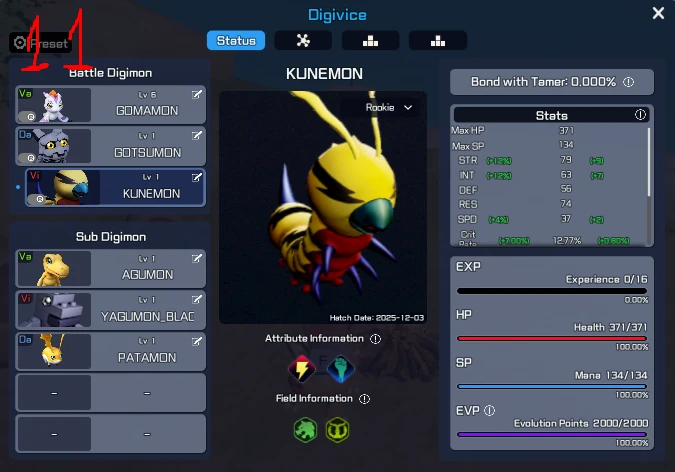Viewport: 675px width, 472px height.
Task: Show the Bond with Tamer info
Action: [629, 82]
